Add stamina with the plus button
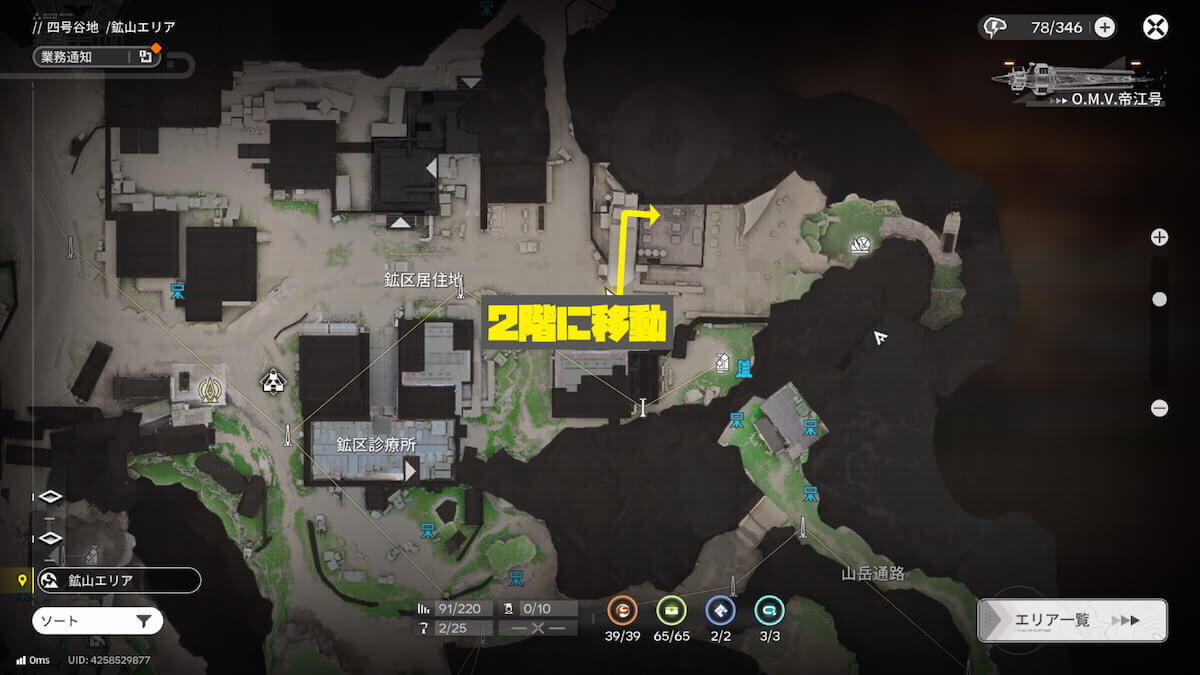This screenshot has width=1200, height=675. click(1105, 27)
